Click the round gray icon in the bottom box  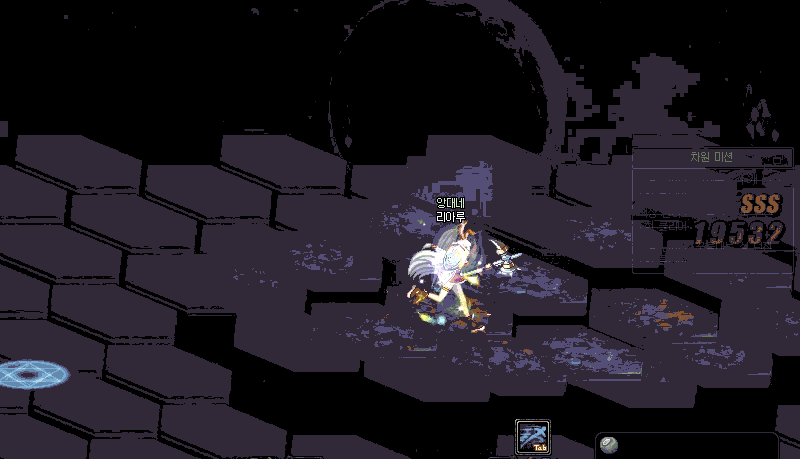click(609, 445)
